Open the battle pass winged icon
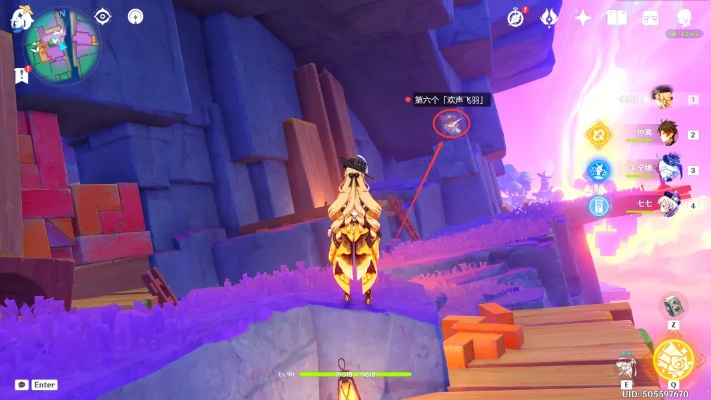The height and width of the screenshot is (400, 711). (x=549, y=17)
